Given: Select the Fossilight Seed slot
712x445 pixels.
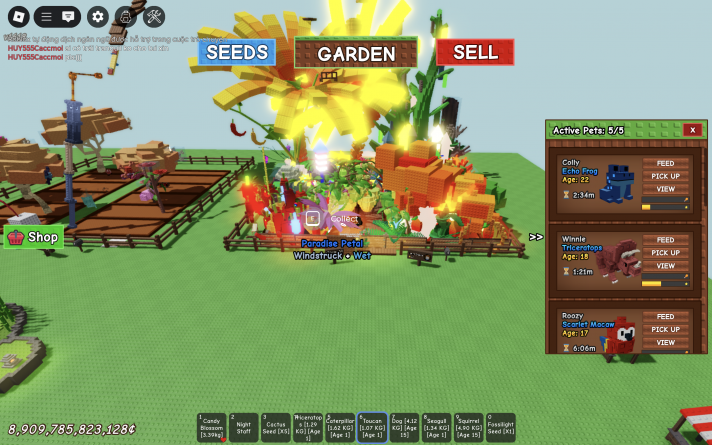Looking at the screenshot, I should pyautogui.click(x=501, y=427).
